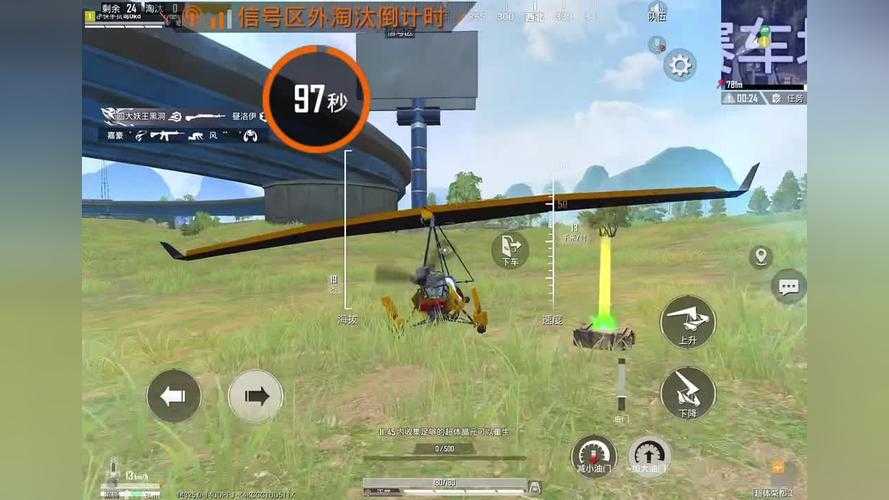
Task: Open the 任务 mission tracker
Action: click(x=790, y=98)
